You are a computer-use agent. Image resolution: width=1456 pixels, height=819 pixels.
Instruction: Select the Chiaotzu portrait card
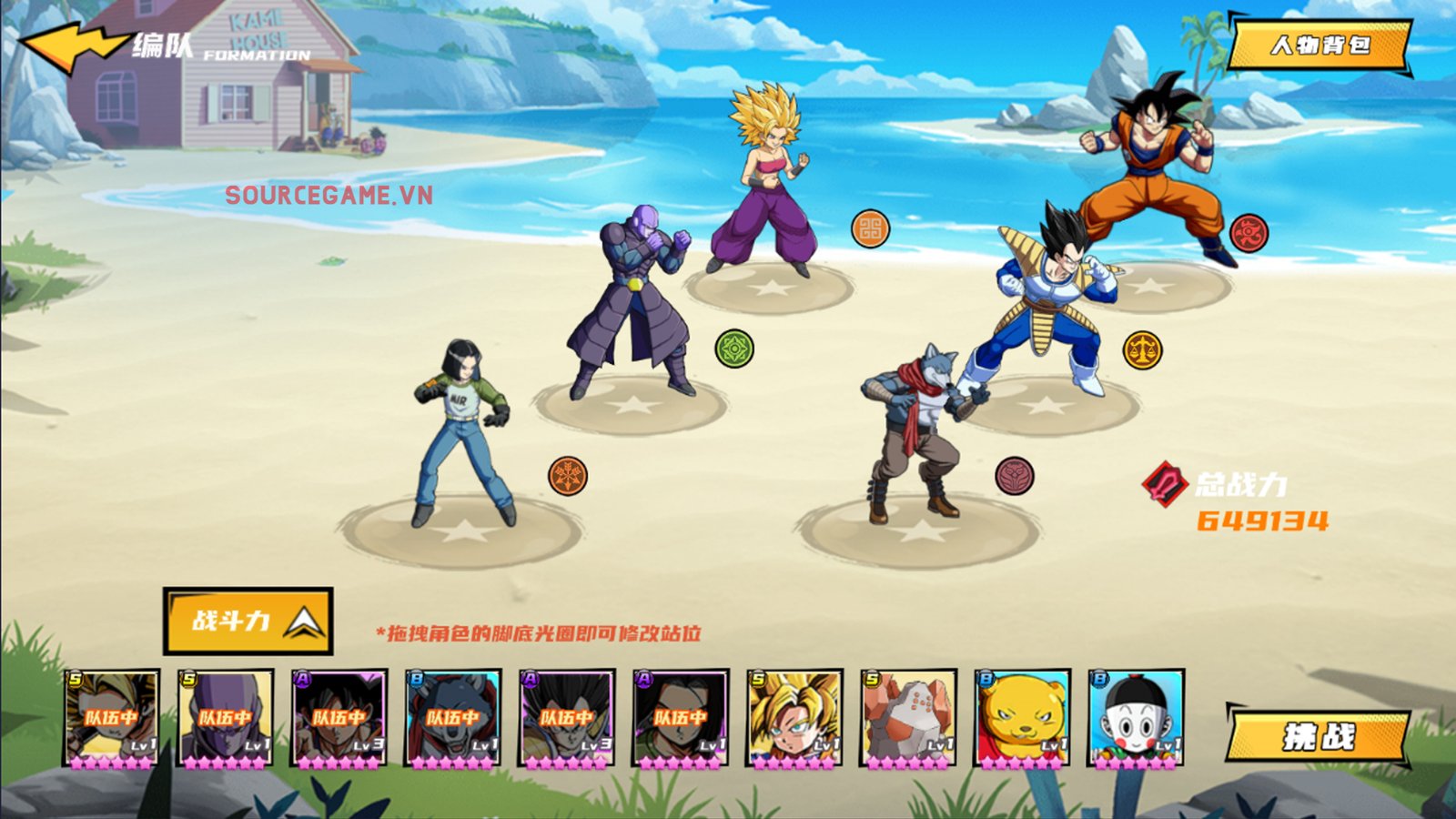point(1136,719)
